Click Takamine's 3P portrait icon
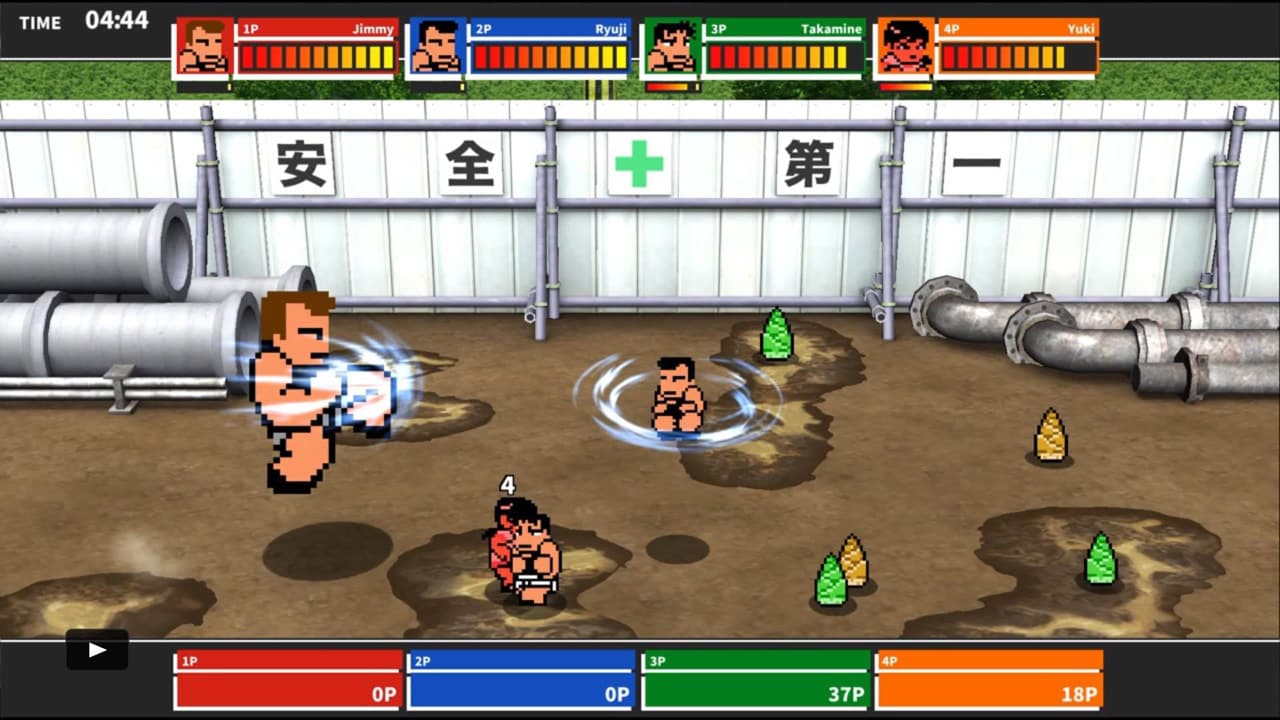Screen dimensions: 1280x720 pyautogui.click(x=672, y=45)
